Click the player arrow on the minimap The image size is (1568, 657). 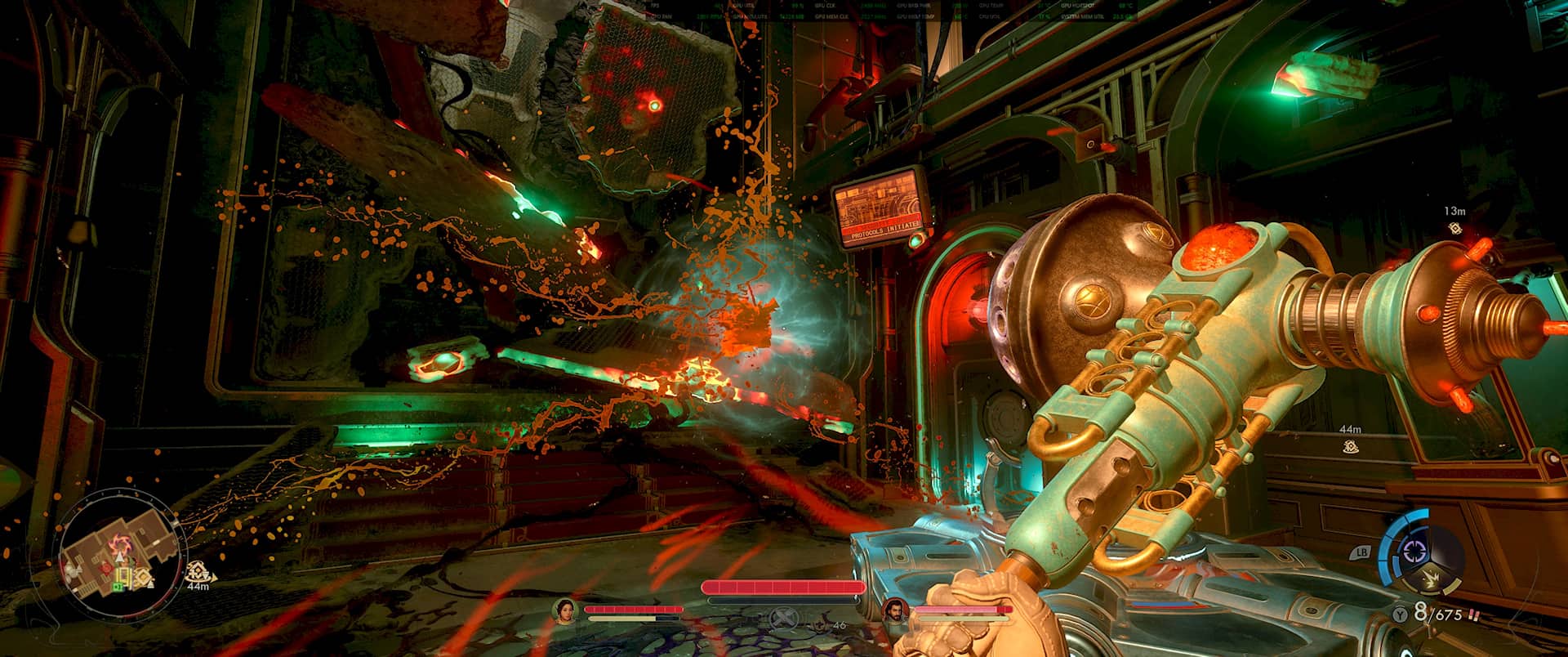(x=120, y=556)
